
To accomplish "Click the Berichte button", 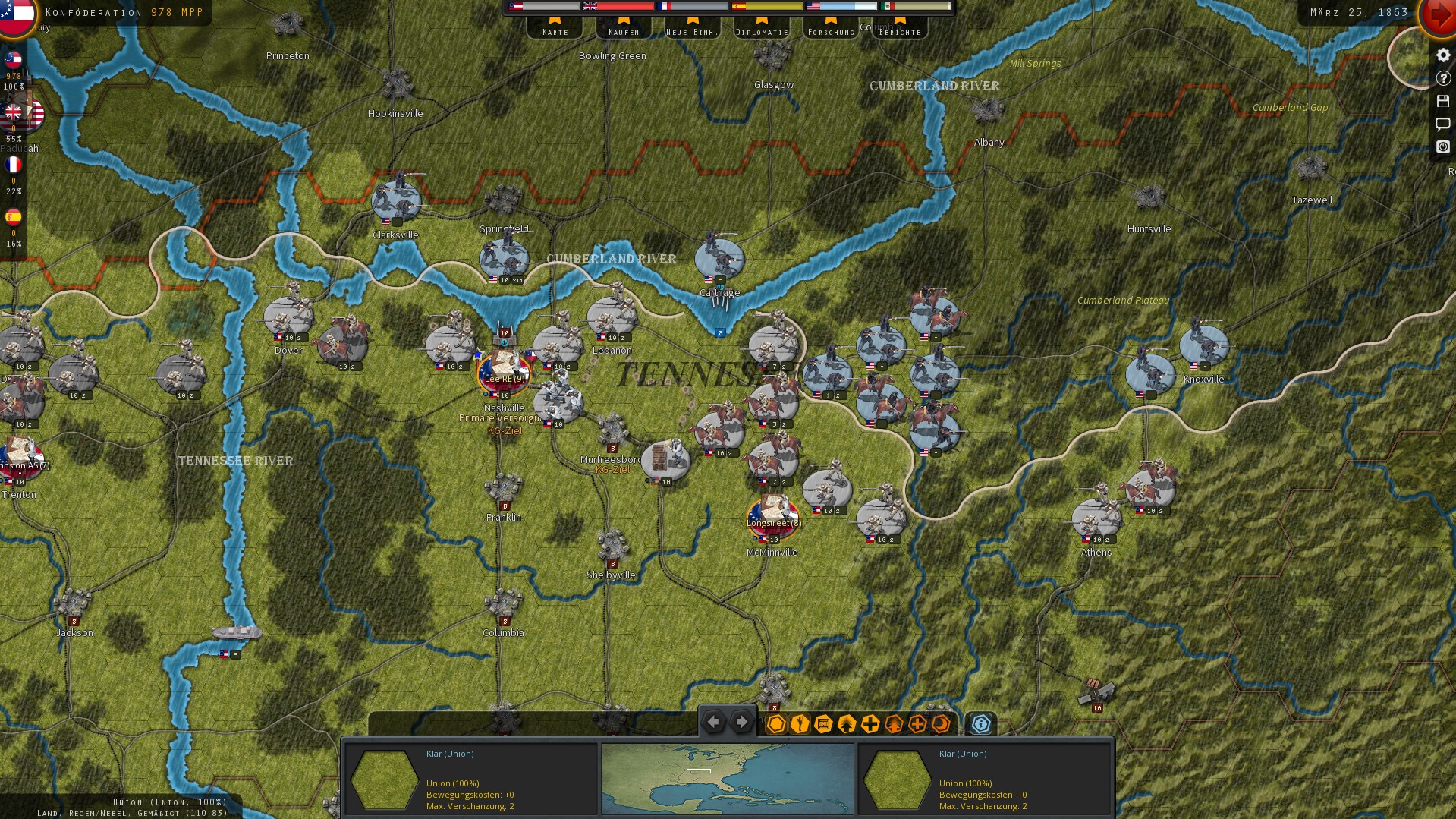I will pyautogui.click(x=901, y=30).
